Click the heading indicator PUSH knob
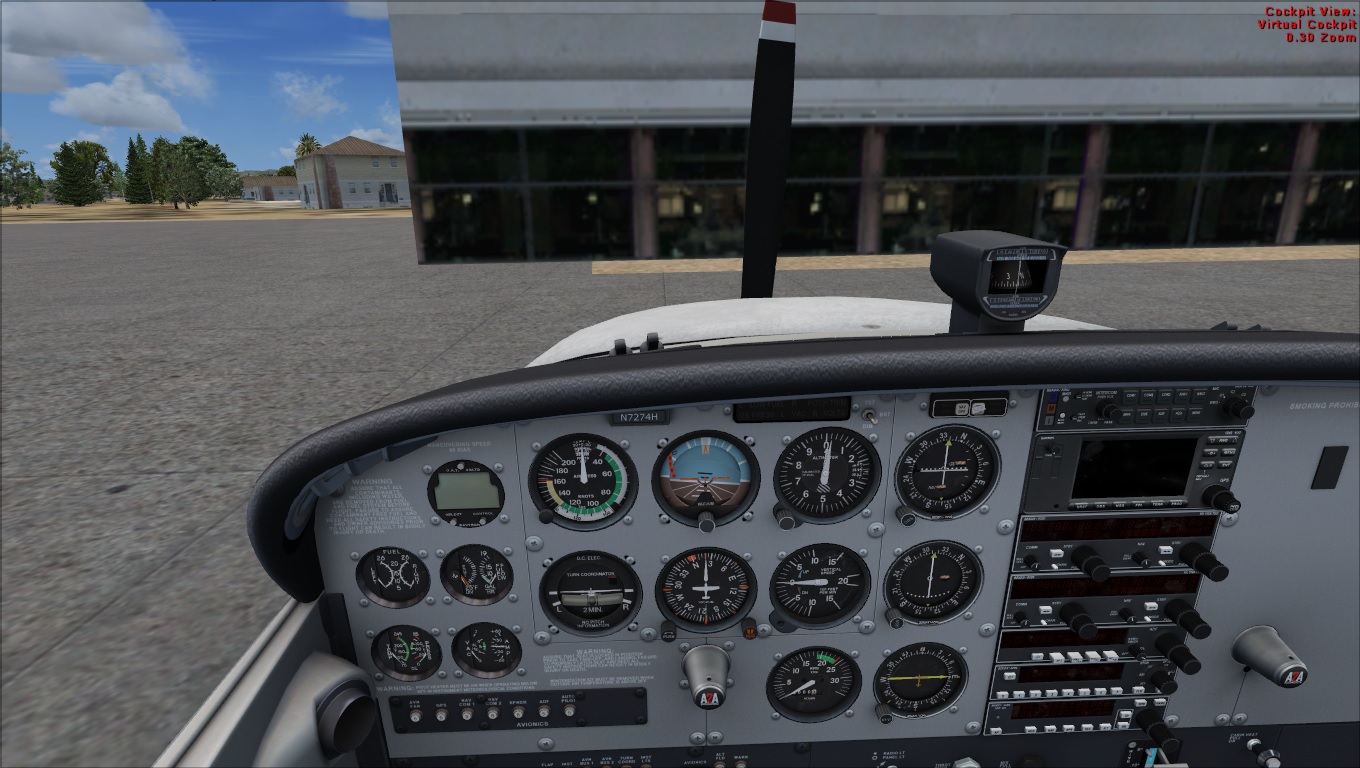Viewport: 1360px width, 768px height. point(668,632)
